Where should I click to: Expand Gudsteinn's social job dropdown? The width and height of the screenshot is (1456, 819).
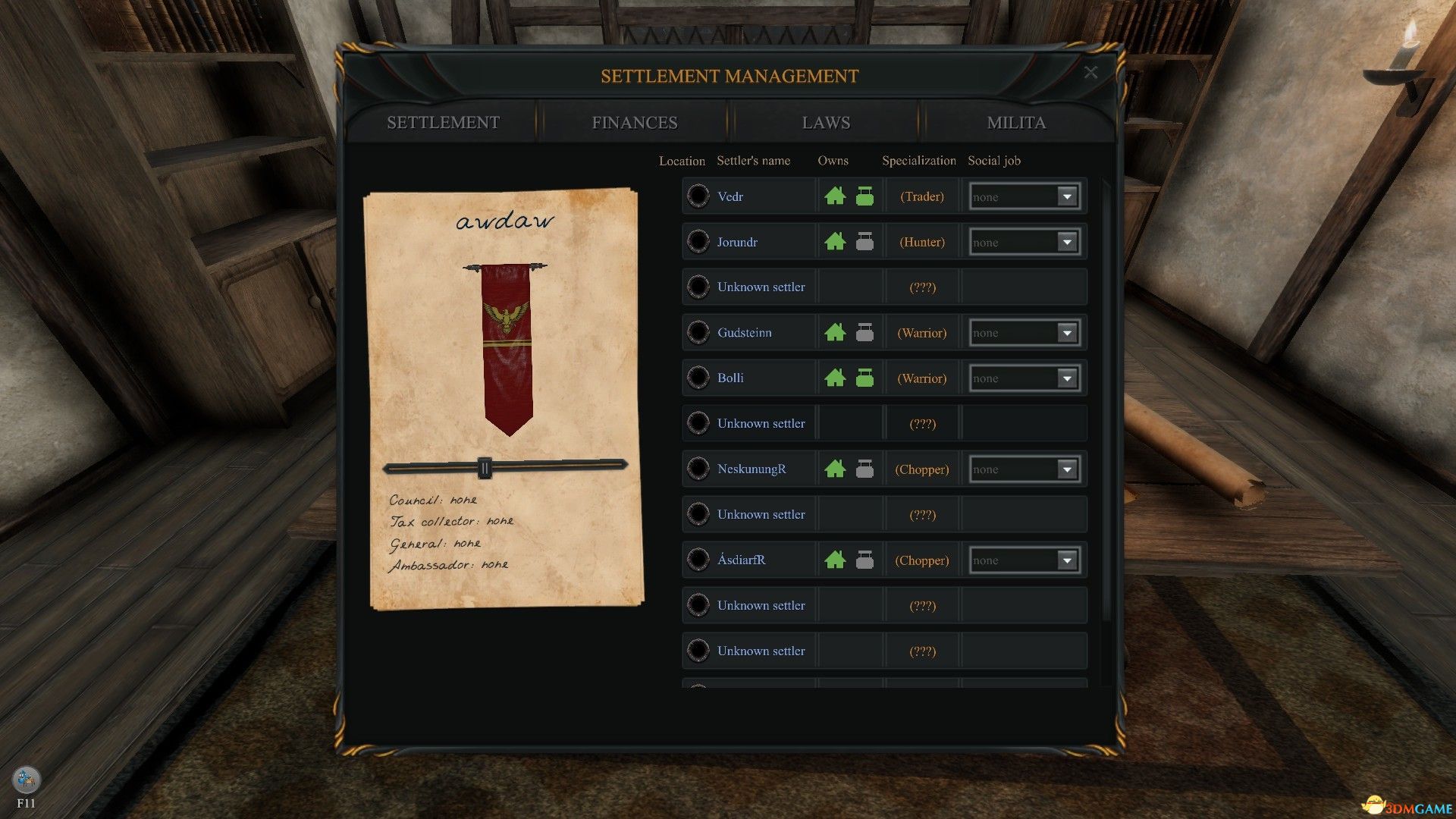pyautogui.click(x=1067, y=333)
